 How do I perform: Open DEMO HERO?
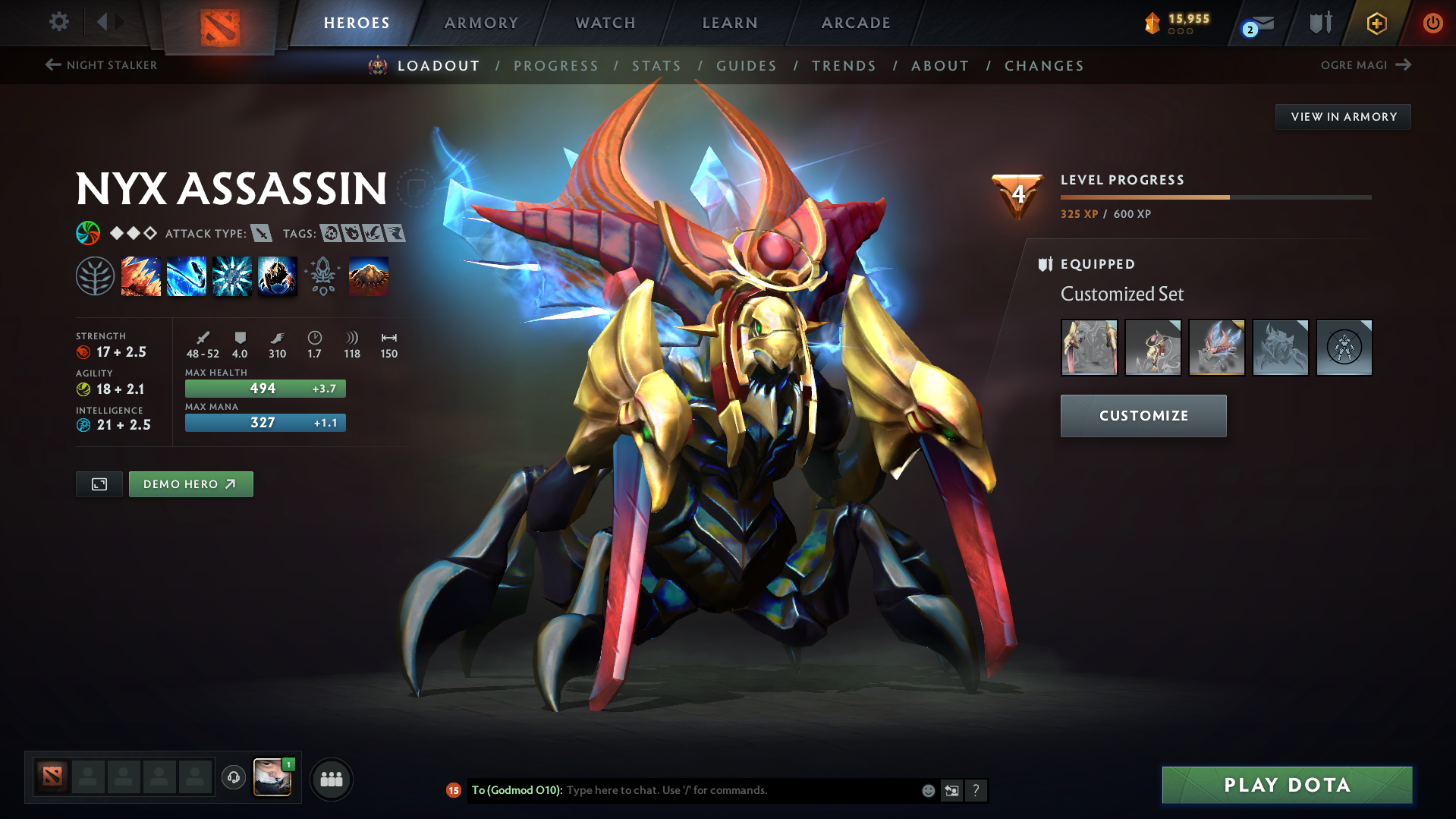point(190,484)
